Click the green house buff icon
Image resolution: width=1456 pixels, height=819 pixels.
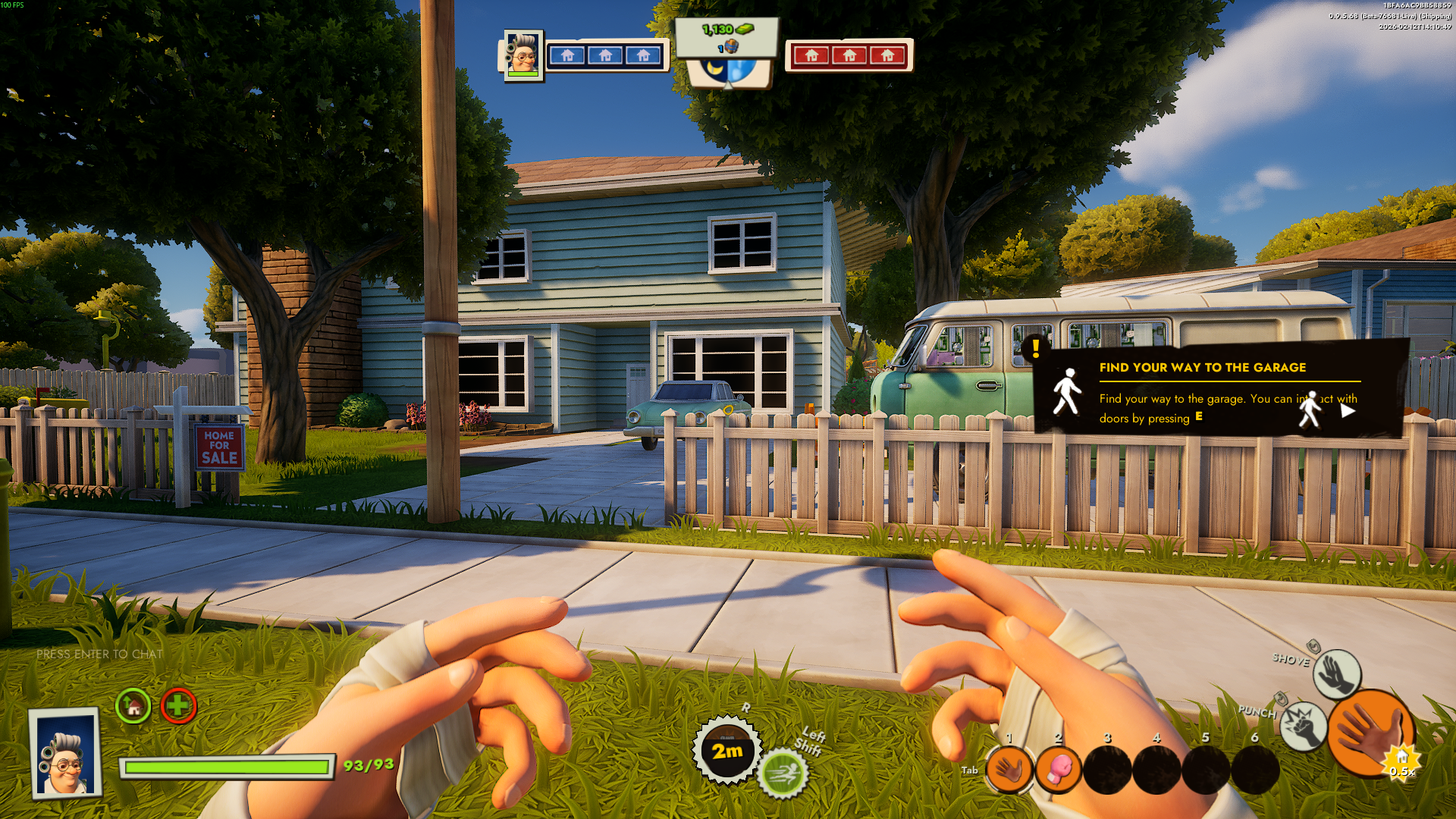pos(133,707)
